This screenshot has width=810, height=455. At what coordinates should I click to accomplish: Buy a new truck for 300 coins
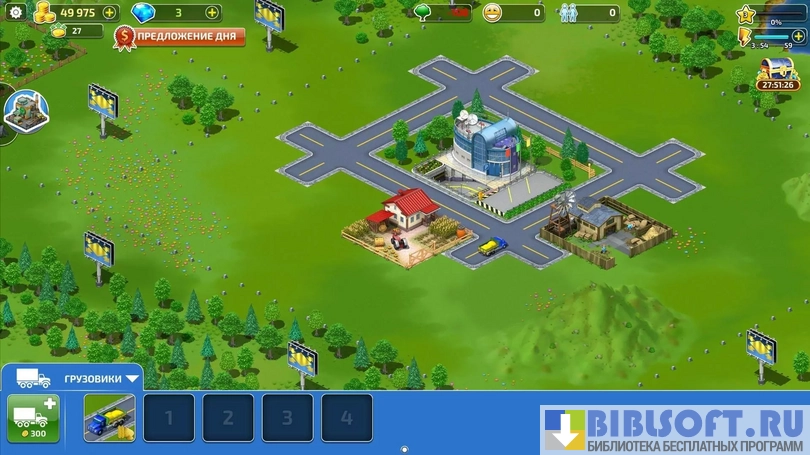(32, 417)
